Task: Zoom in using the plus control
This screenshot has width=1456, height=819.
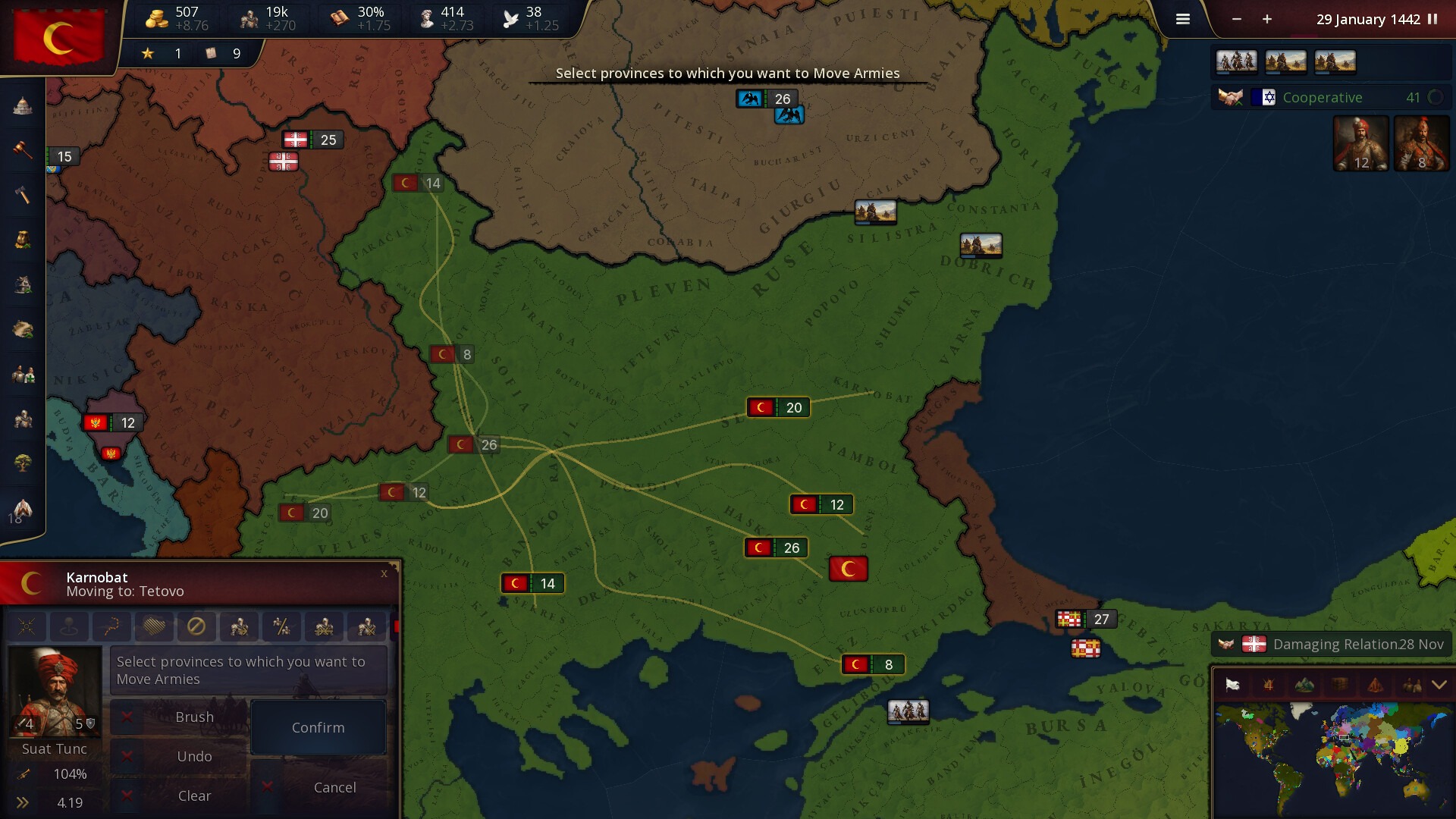Action: 1266,20
